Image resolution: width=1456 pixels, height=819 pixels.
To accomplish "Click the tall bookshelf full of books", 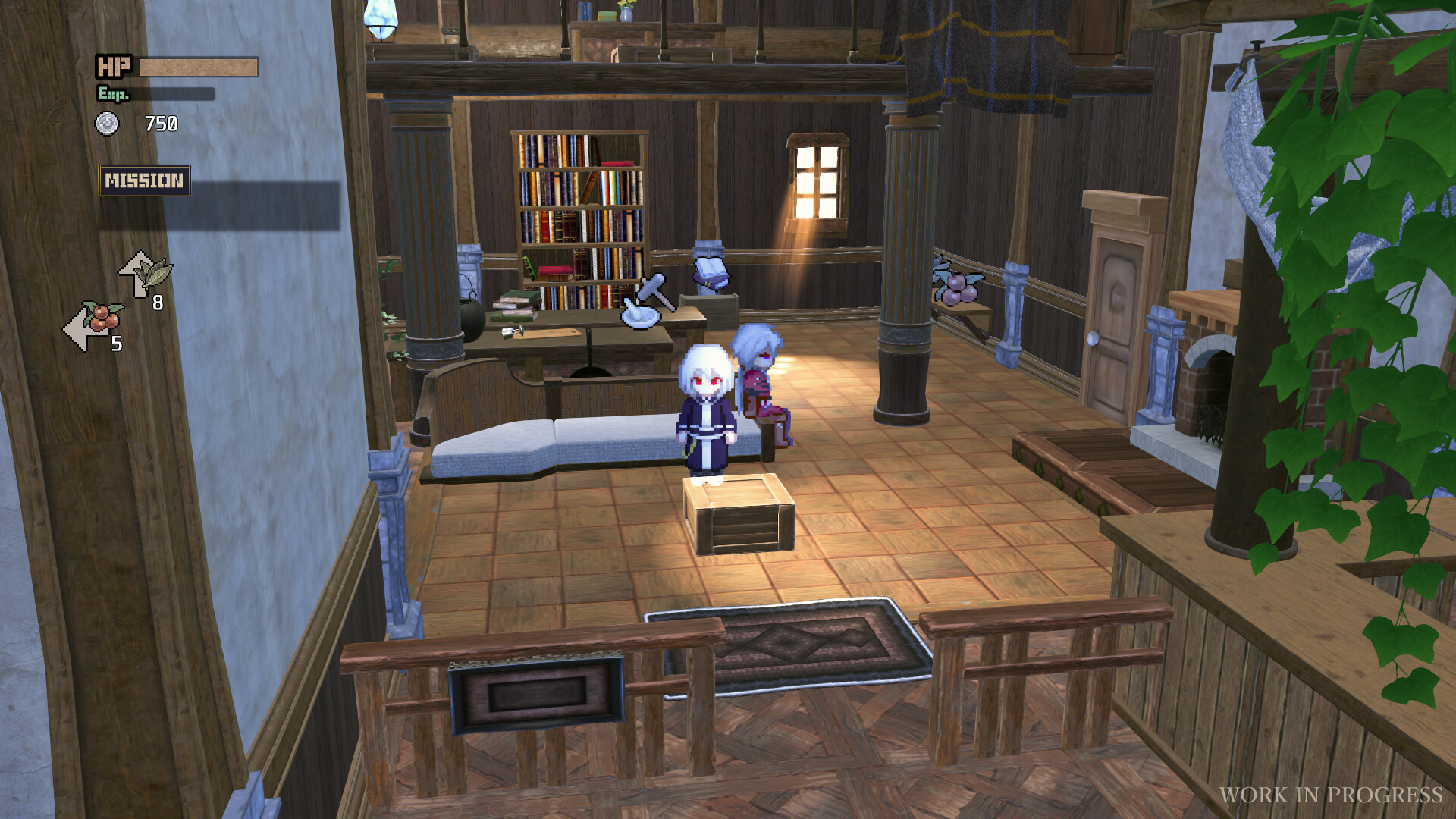I will click(578, 205).
